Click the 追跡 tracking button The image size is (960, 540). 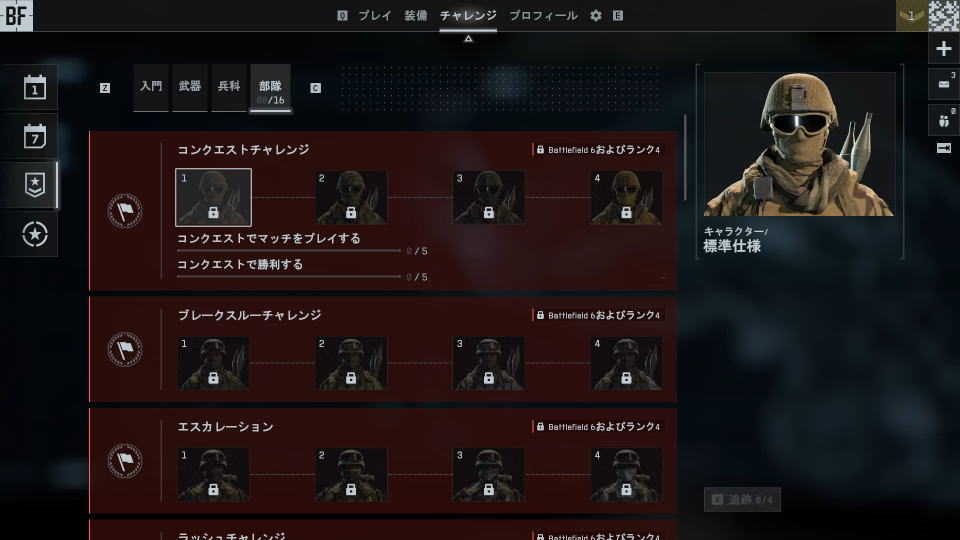pyautogui.click(x=742, y=499)
